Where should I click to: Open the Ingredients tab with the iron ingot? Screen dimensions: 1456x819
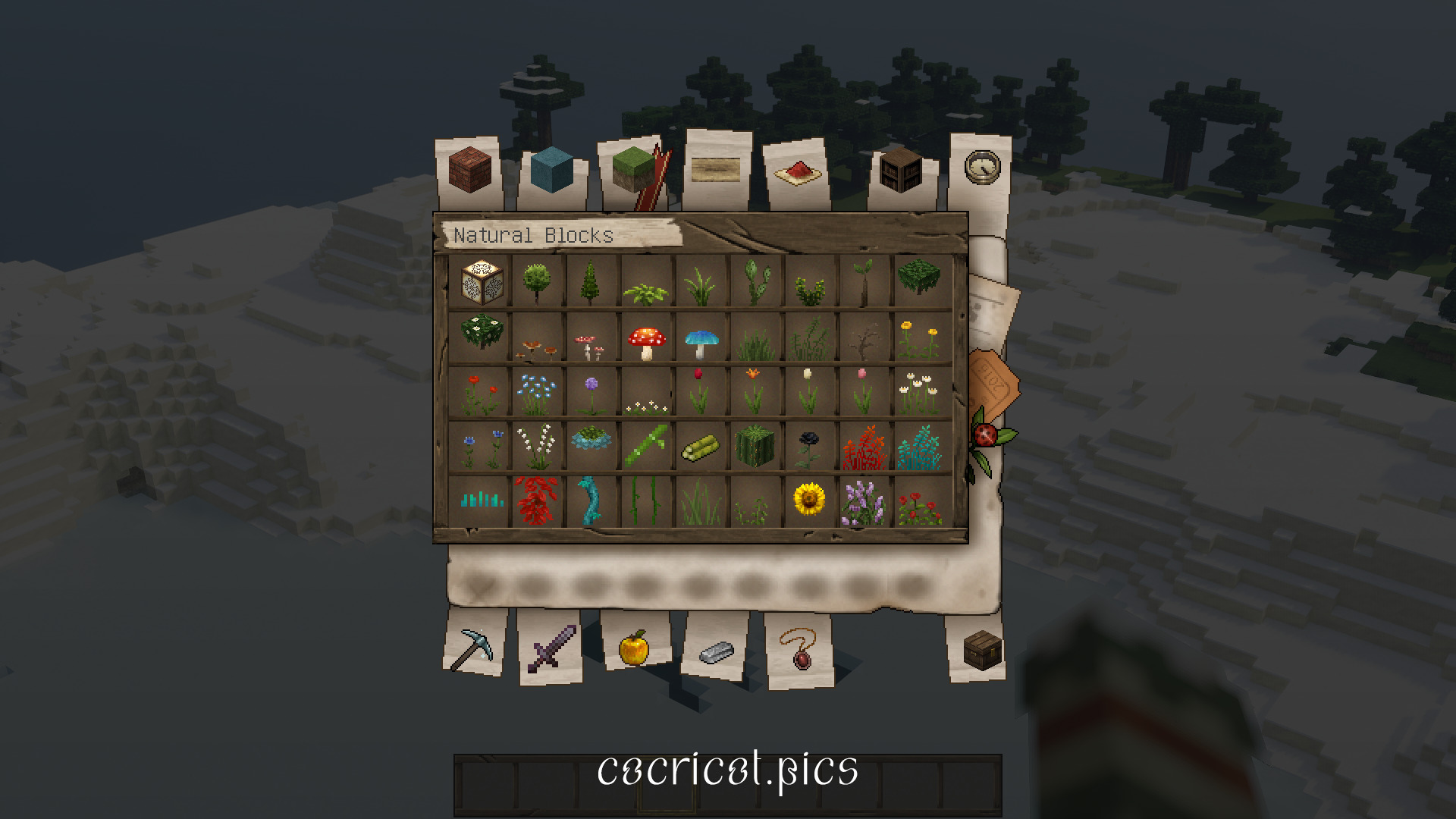(715, 651)
